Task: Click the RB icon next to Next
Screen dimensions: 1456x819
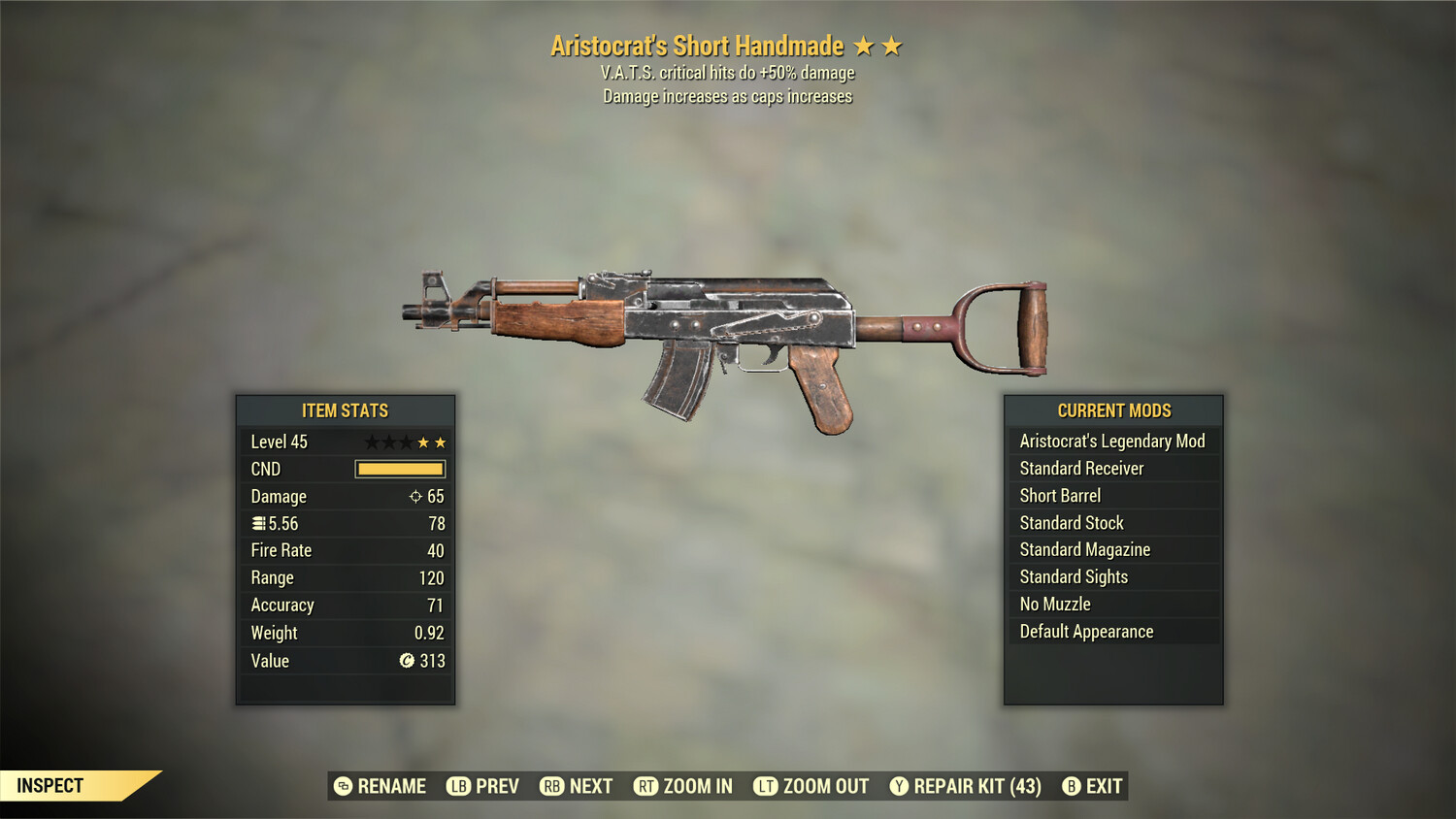Action: pyautogui.click(x=552, y=786)
